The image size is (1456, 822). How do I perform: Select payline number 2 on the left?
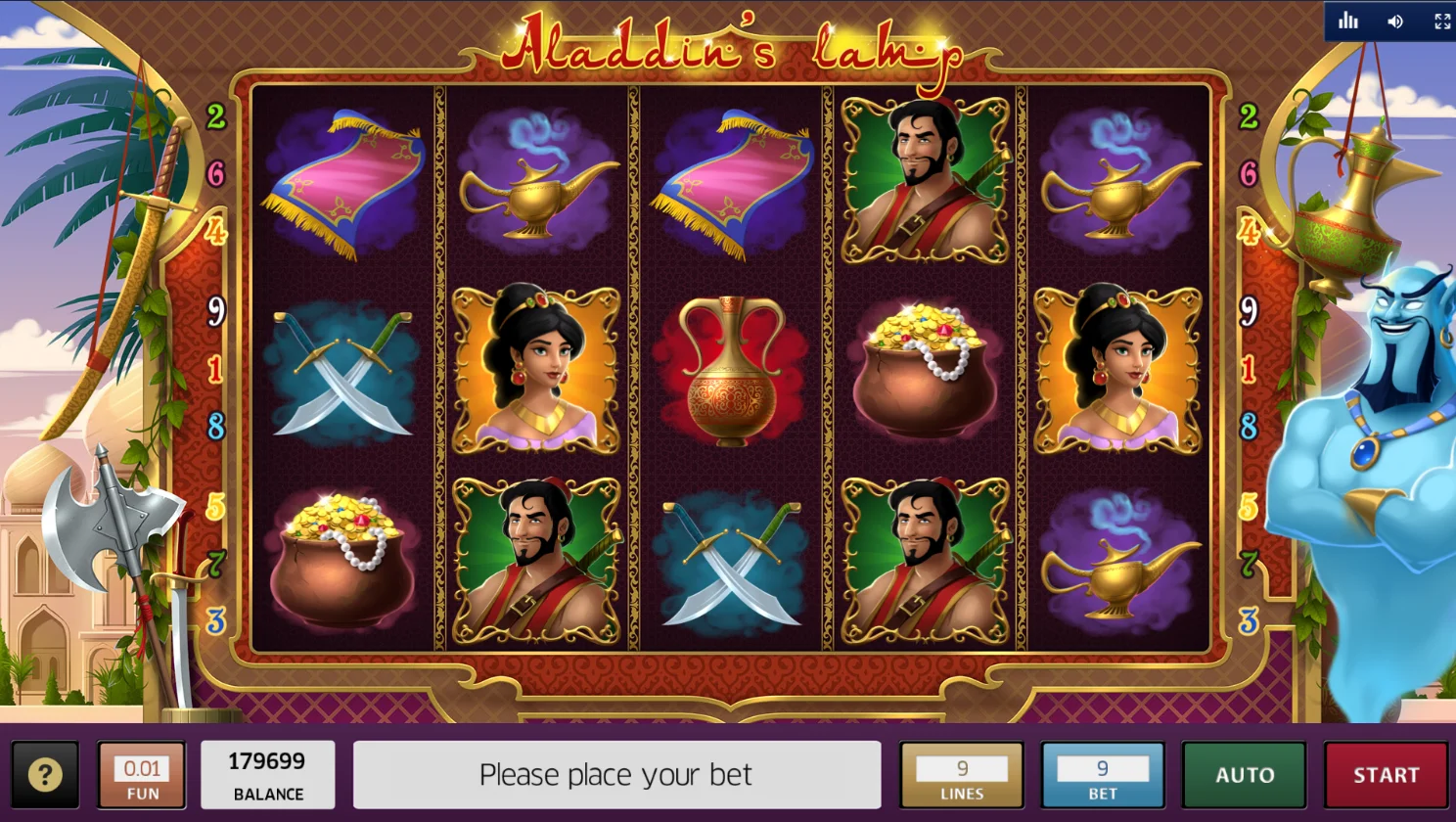coord(216,116)
